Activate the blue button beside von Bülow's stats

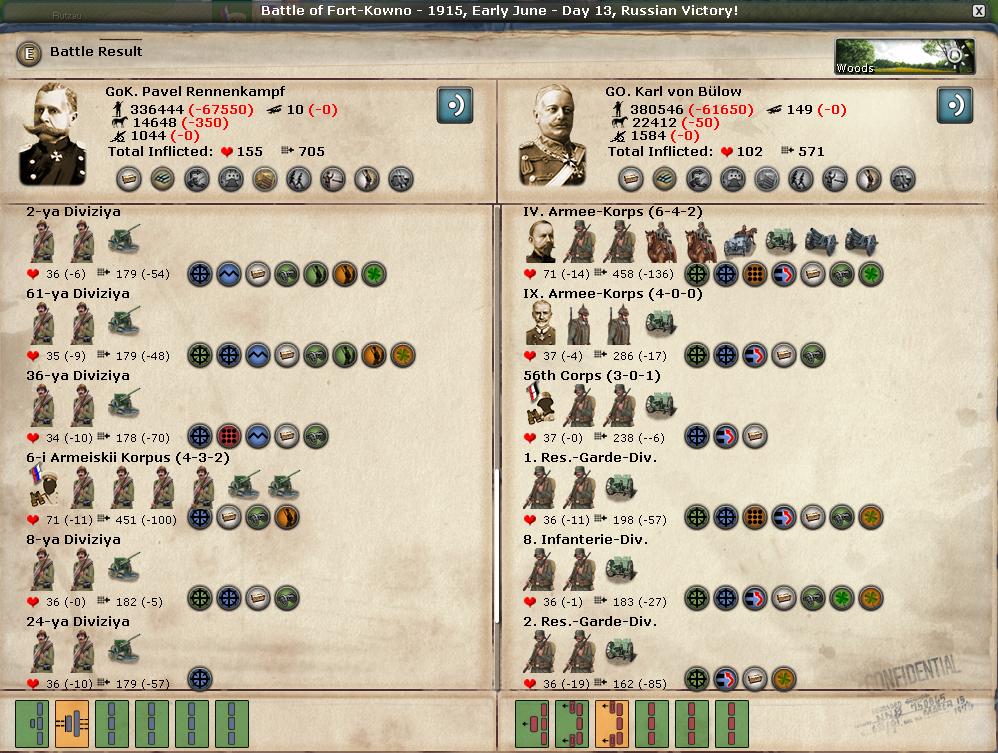pyautogui.click(x=954, y=105)
